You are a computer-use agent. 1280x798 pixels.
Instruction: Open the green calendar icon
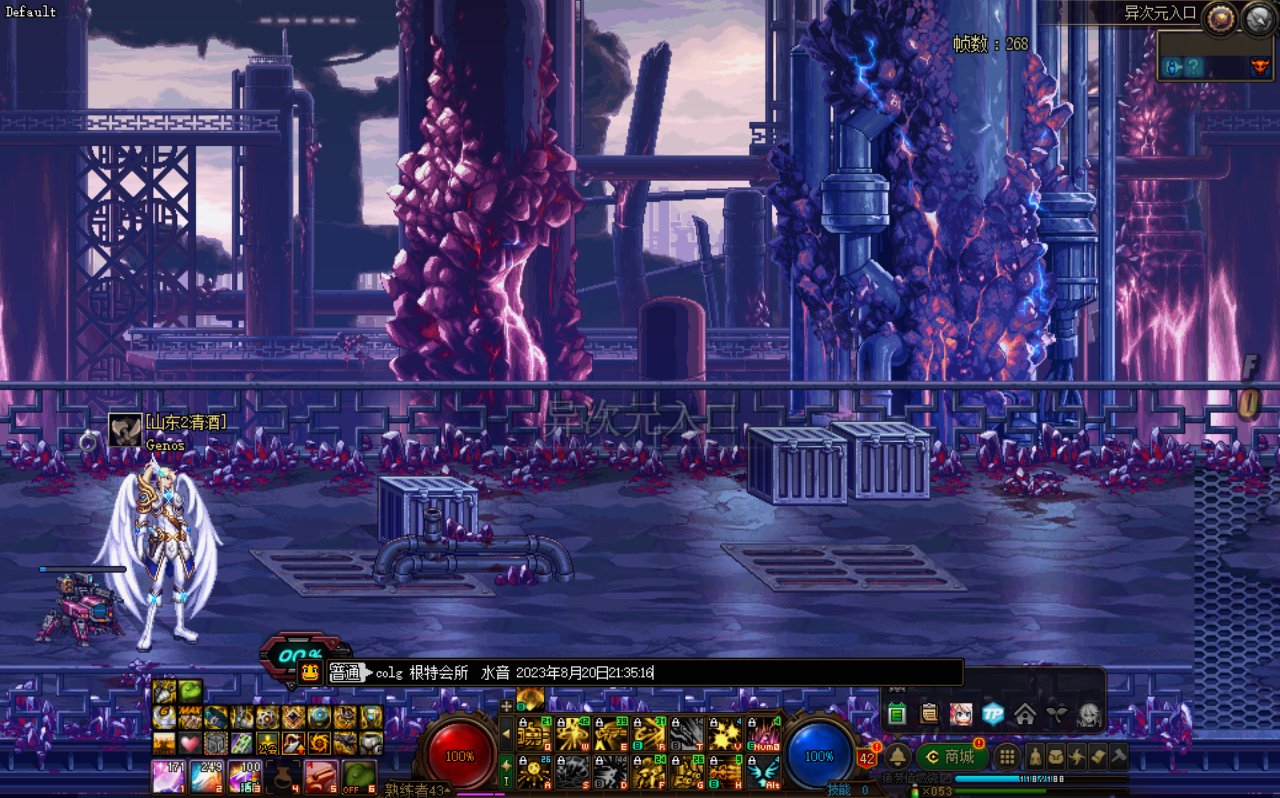pos(897,713)
